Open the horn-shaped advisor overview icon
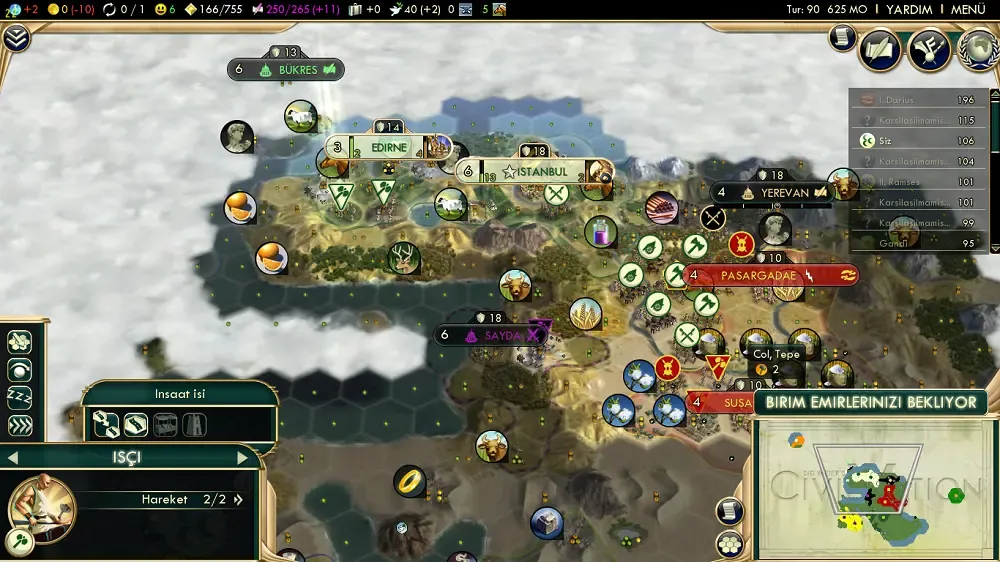The width and height of the screenshot is (1000, 562). [x=929, y=49]
